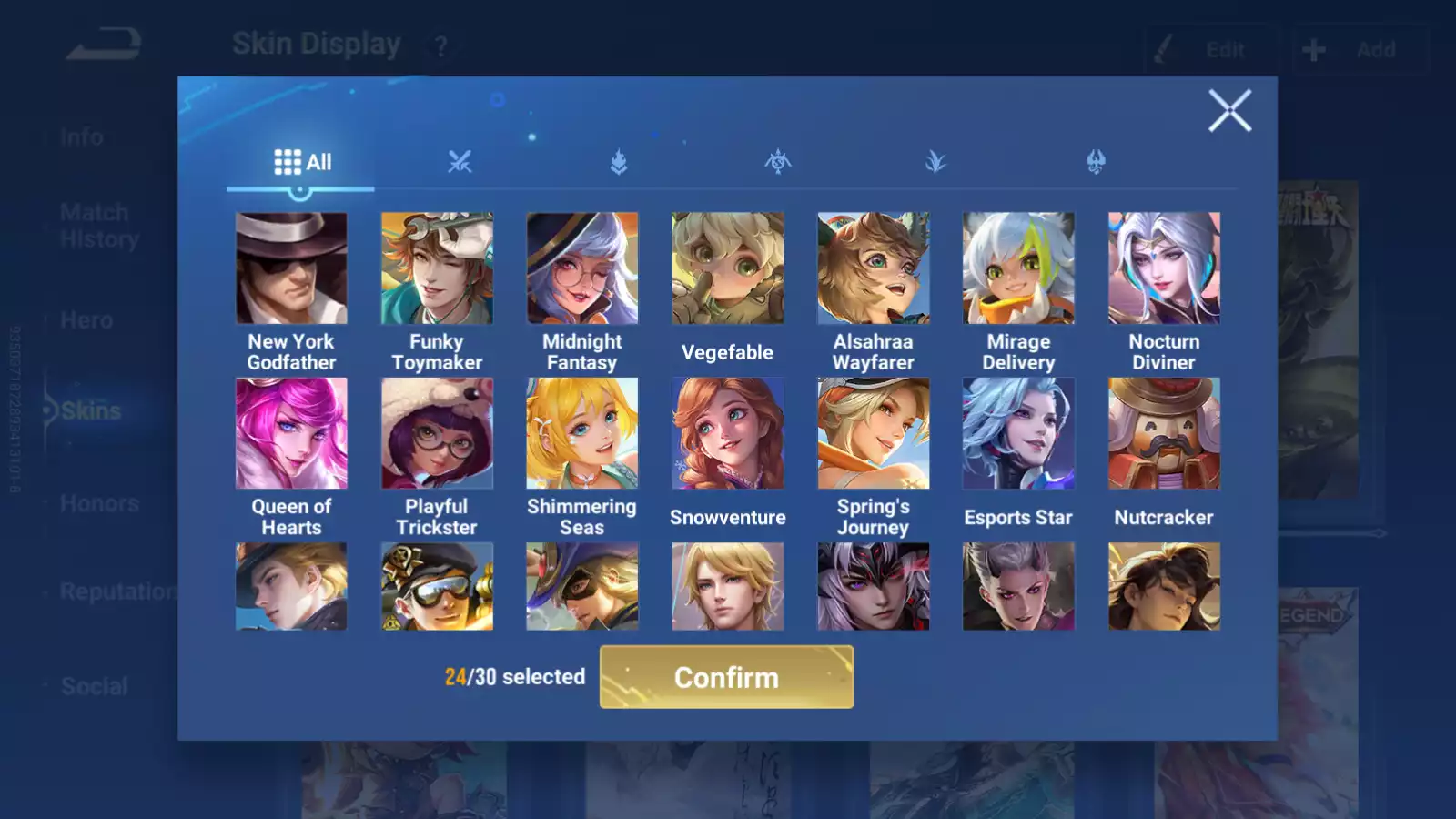Pick the Snowventure skin portrait
1456x819 pixels.
tap(727, 433)
